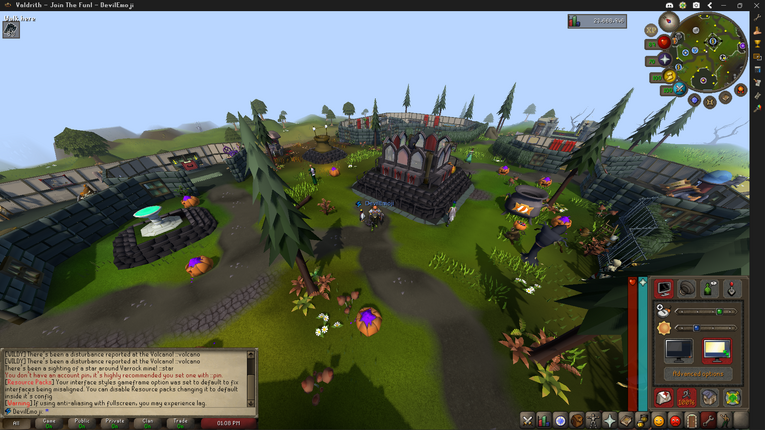The height and width of the screenshot is (430, 765).
Task: Close the game client window
Action: point(754,5)
